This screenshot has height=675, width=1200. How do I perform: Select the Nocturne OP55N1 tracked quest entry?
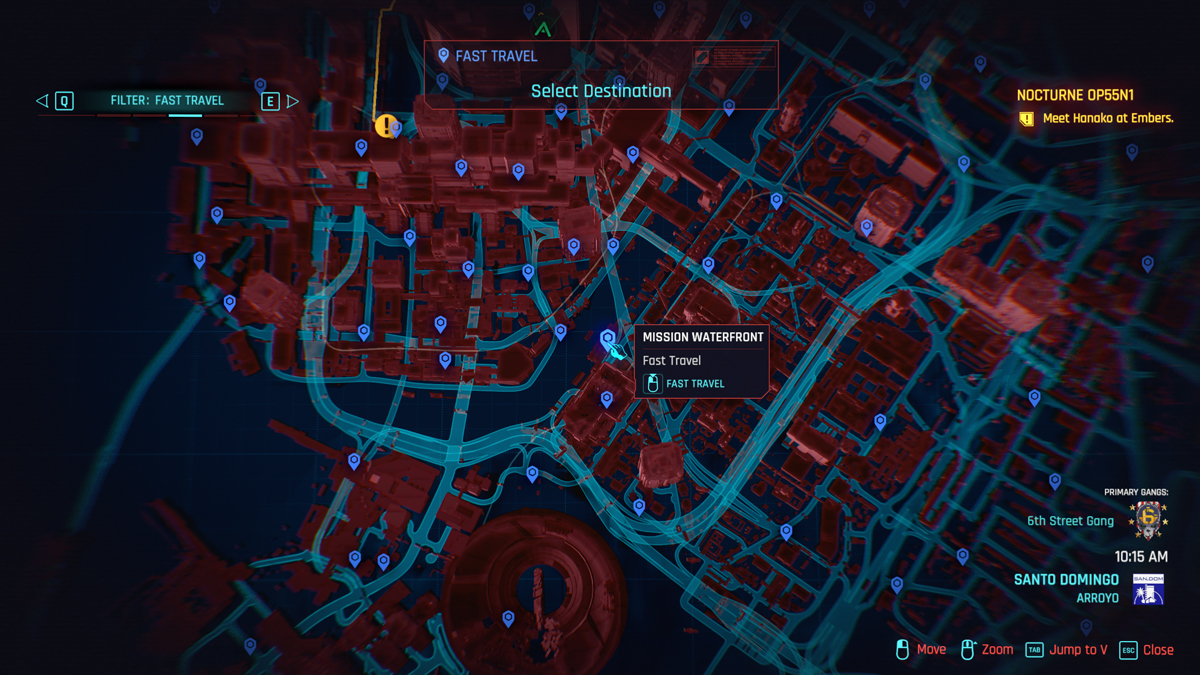click(x=1075, y=96)
